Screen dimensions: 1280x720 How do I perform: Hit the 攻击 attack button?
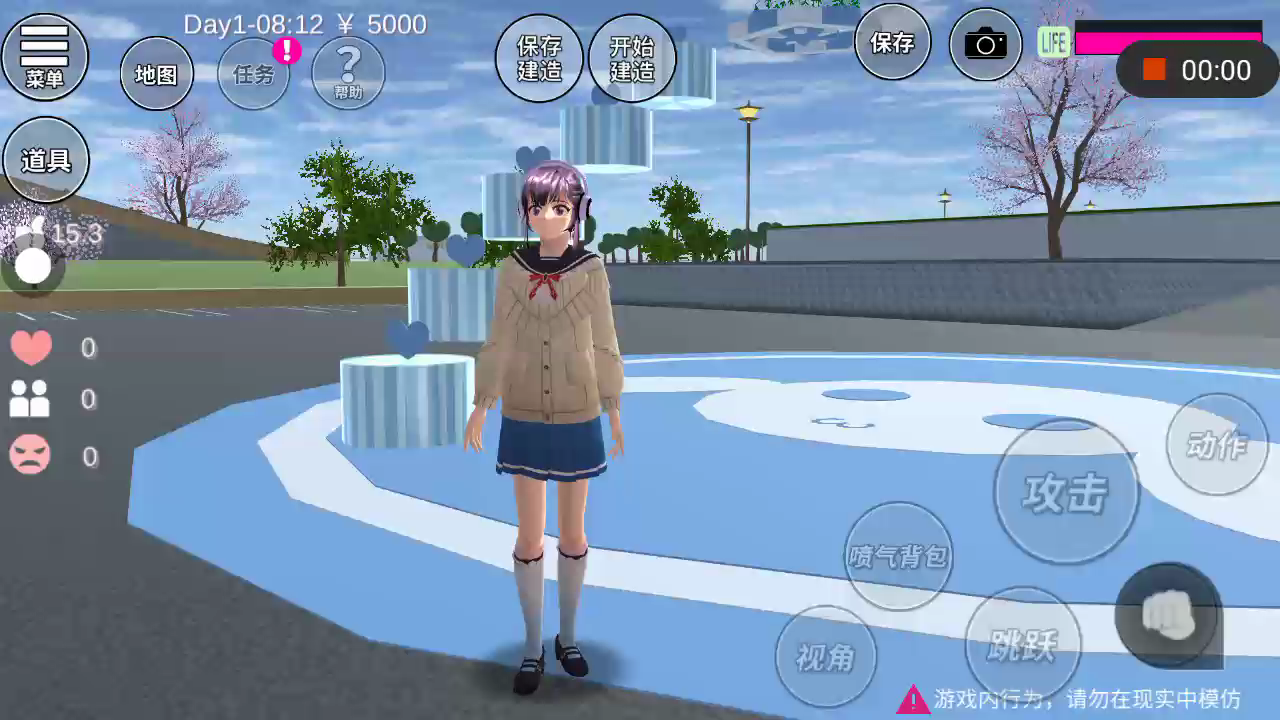pyautogui.click(x=1066, y=492)
